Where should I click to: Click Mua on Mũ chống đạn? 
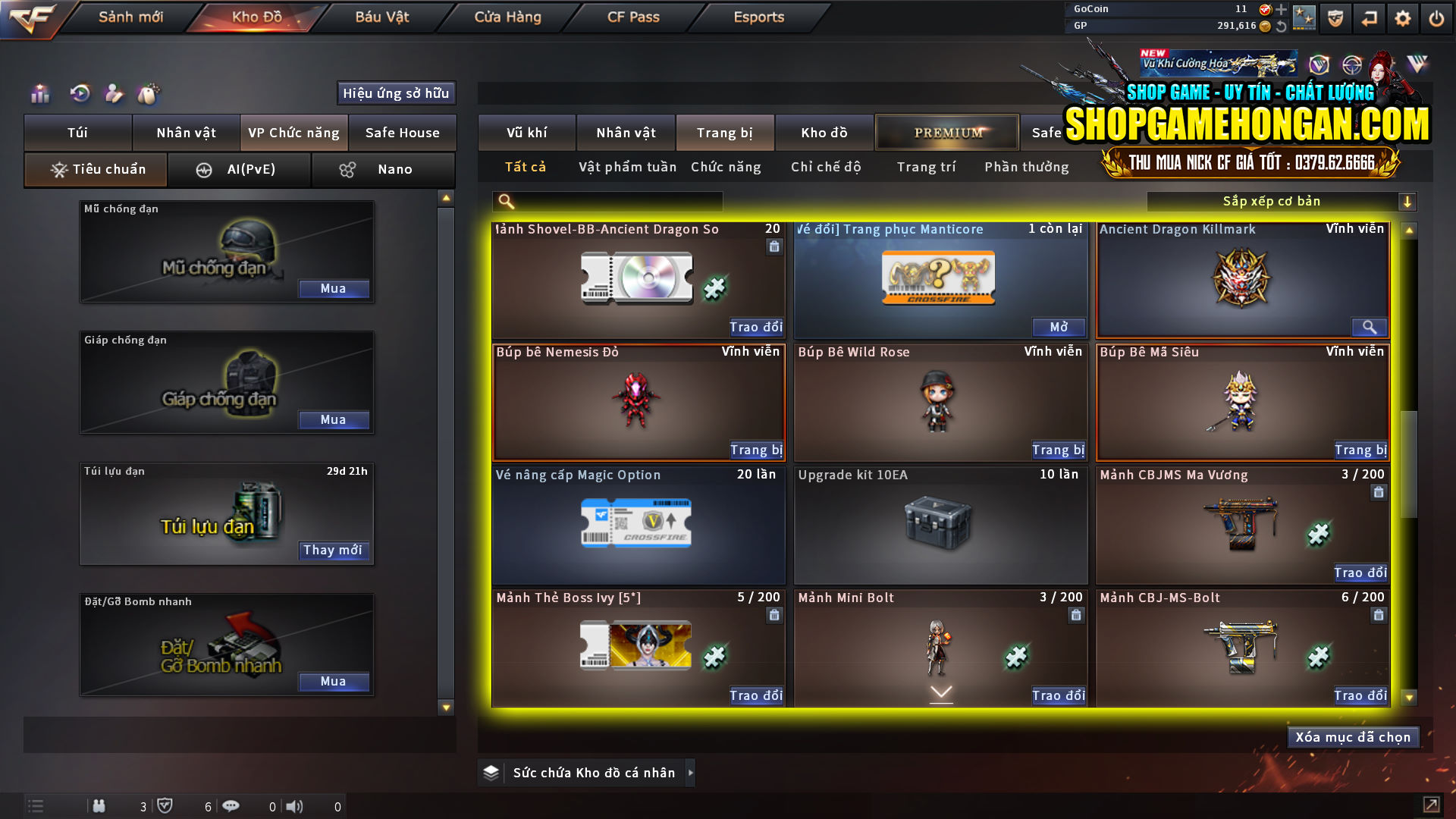pyautogui.click(x=334, y=288)
